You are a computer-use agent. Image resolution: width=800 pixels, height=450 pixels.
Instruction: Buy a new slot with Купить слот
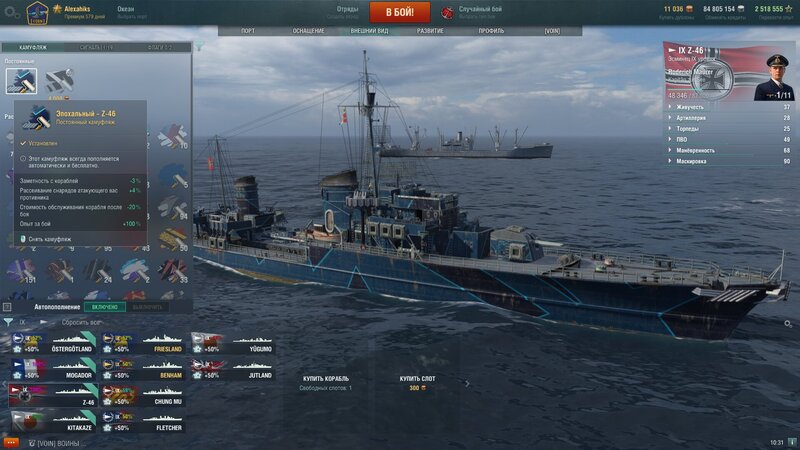[x=415, y=379]
